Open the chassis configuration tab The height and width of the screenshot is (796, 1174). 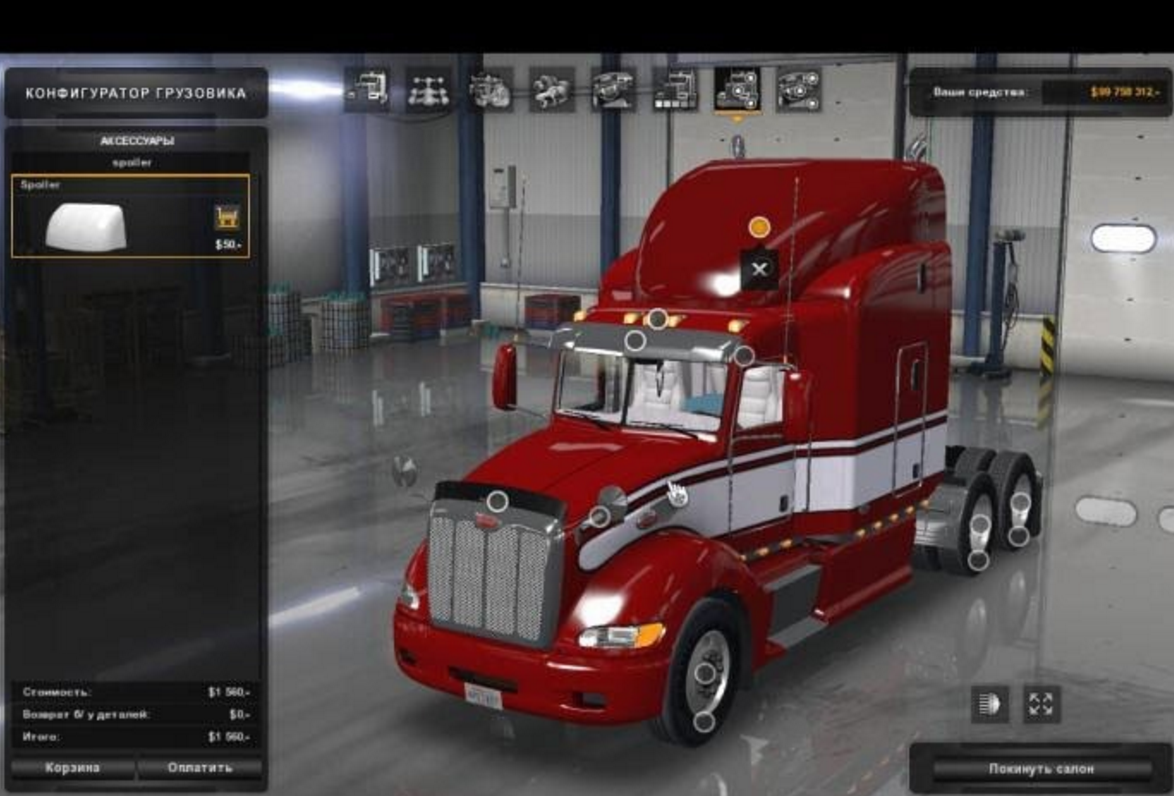pyautogui.click(x=428, y=90)
